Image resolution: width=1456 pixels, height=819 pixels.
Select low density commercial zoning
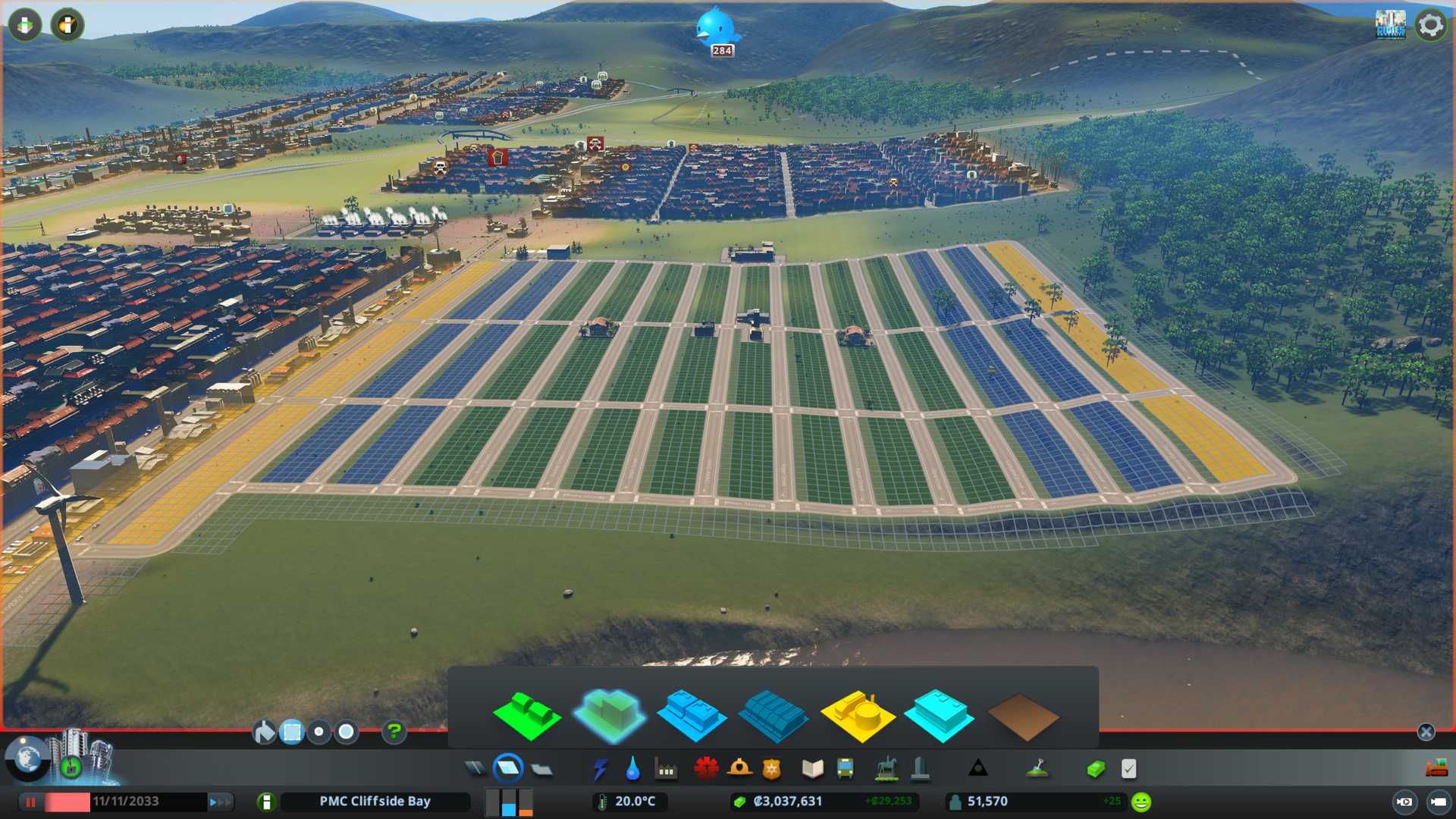(691, 715)
